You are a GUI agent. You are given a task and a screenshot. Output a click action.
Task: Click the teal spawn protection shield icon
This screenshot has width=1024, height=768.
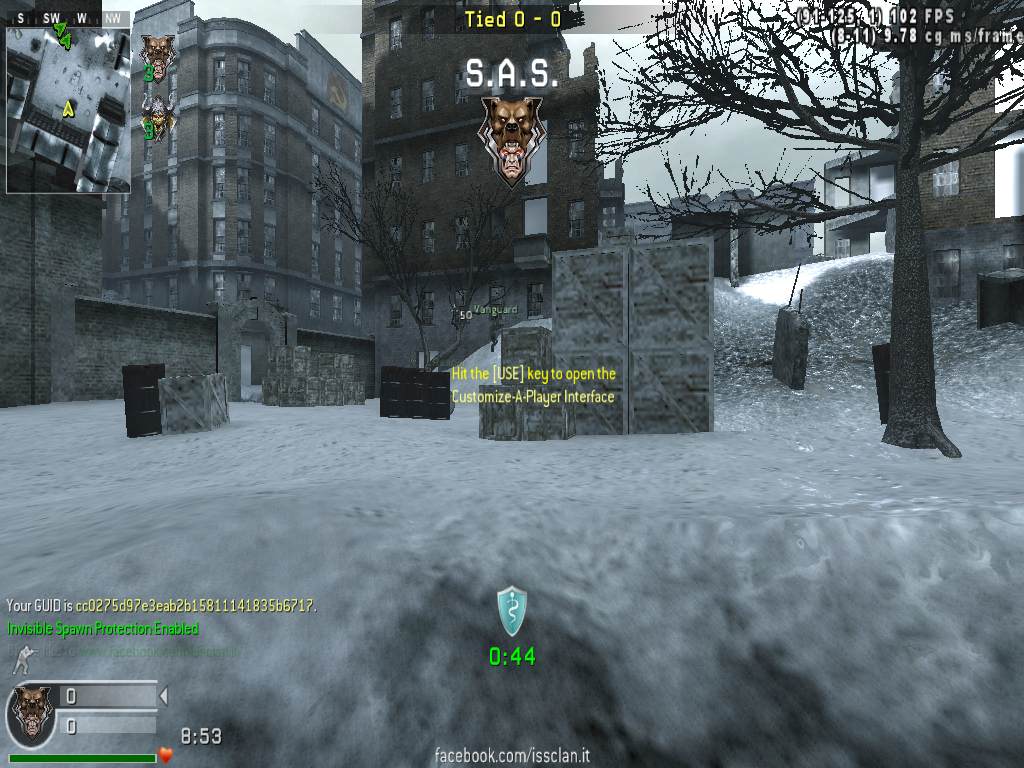tap(511, 610)
